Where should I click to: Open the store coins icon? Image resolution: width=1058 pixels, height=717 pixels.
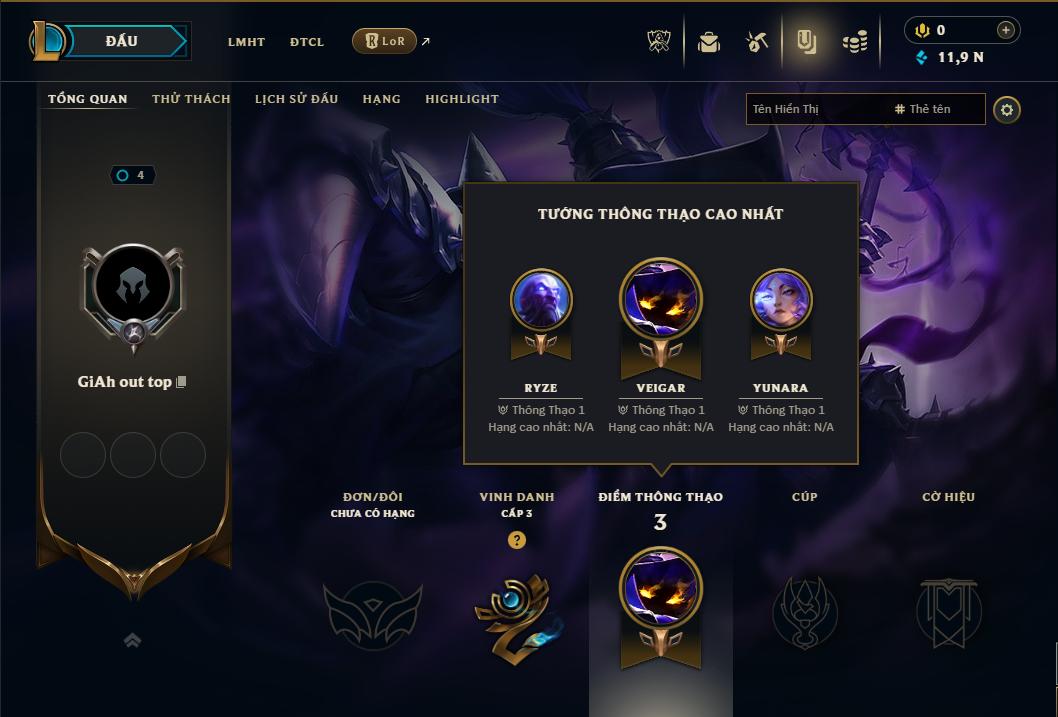[x=855, y=42]
